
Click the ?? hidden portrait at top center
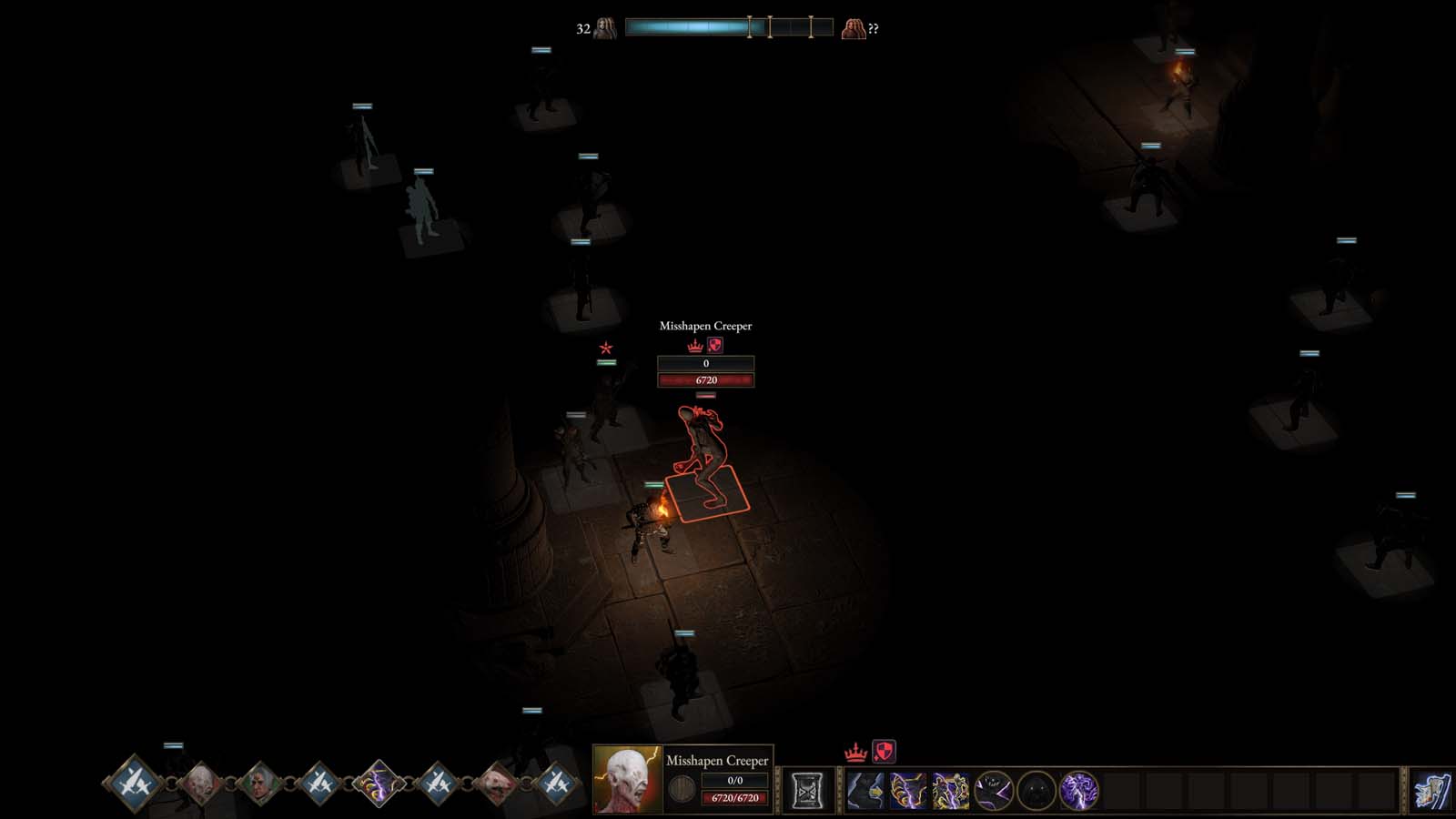coord(854,29)
